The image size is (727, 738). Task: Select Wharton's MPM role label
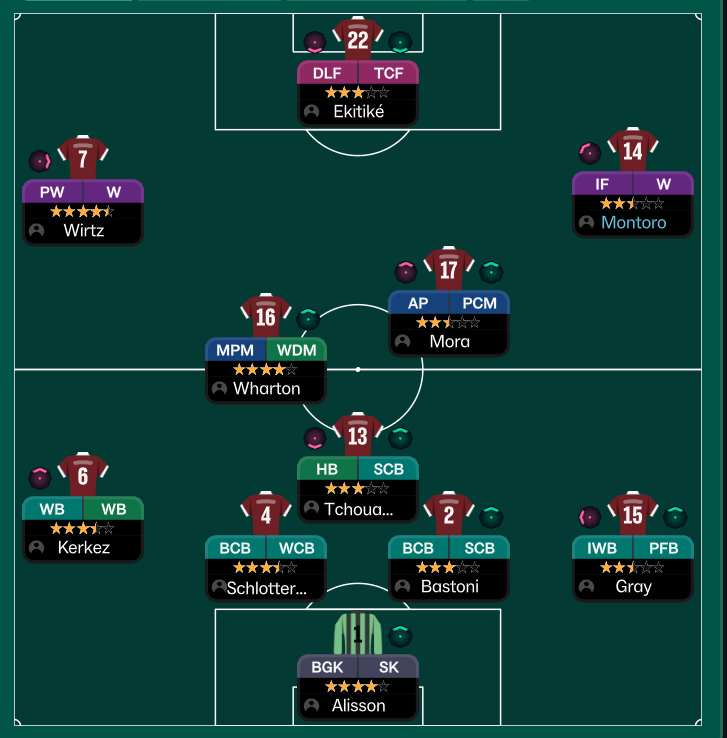(x=236, y=350)
